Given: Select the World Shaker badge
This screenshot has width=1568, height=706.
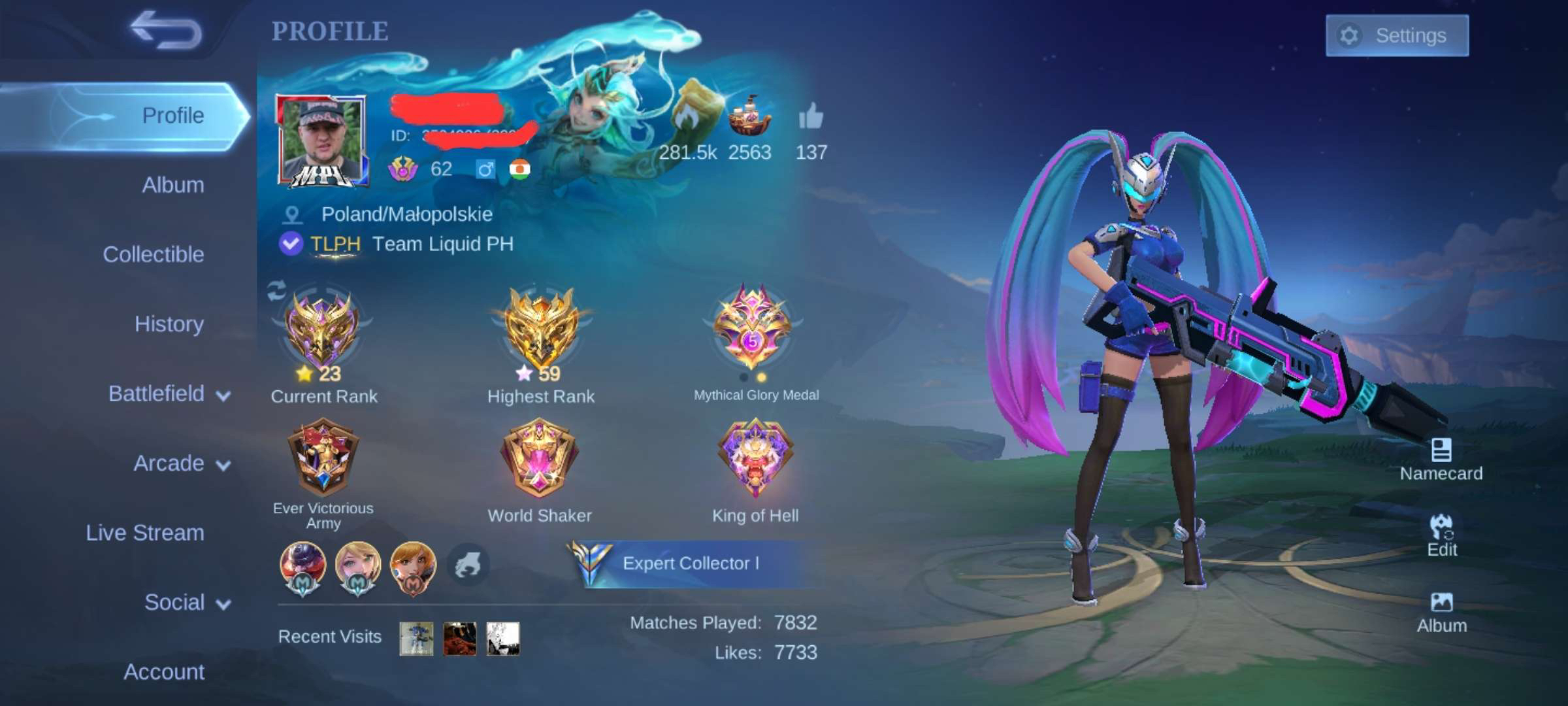Looking at the screenshot, I should [x=540, y=458].
